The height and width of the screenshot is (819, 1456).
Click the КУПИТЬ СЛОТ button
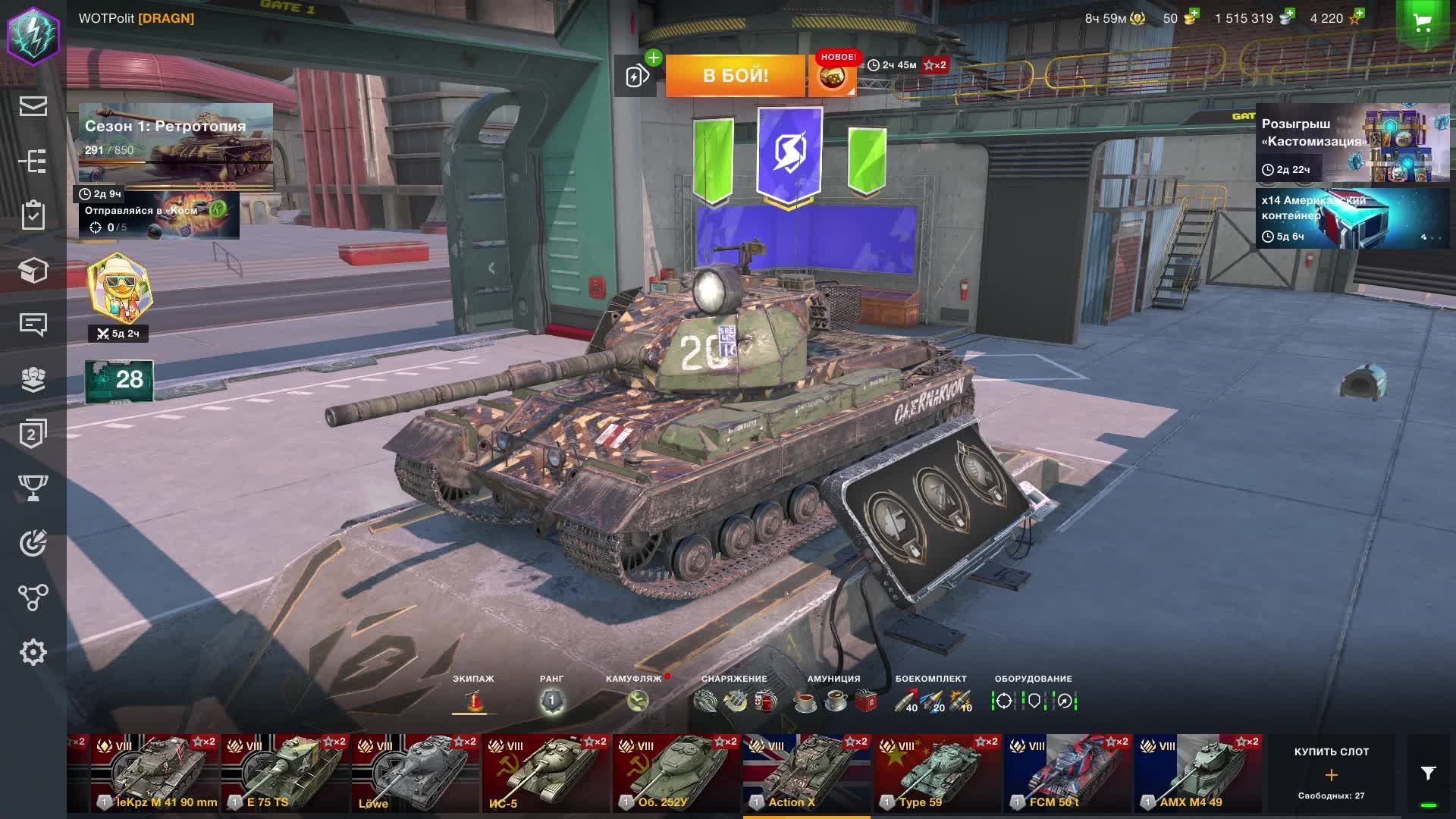(1332, 775)
